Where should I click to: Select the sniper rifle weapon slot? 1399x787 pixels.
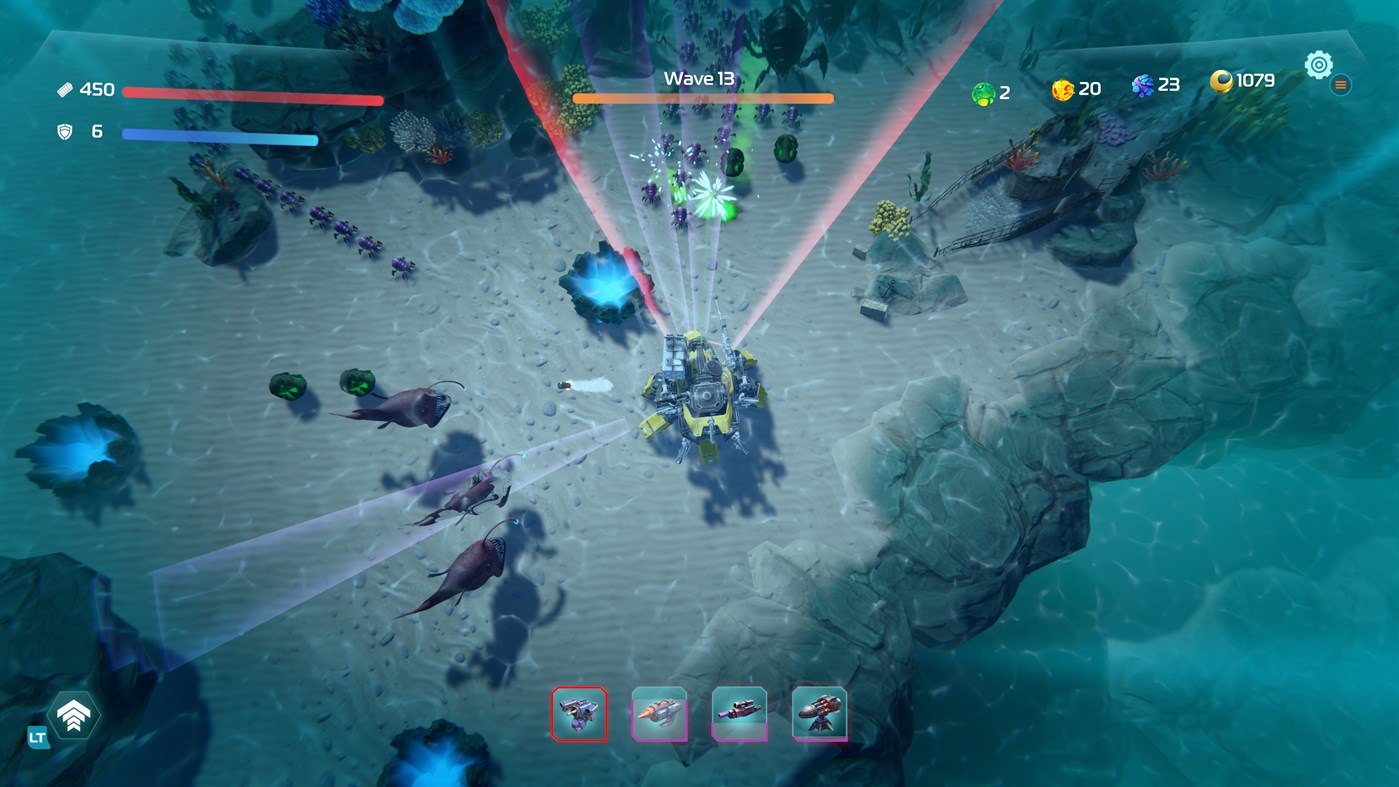click(740, 713)
